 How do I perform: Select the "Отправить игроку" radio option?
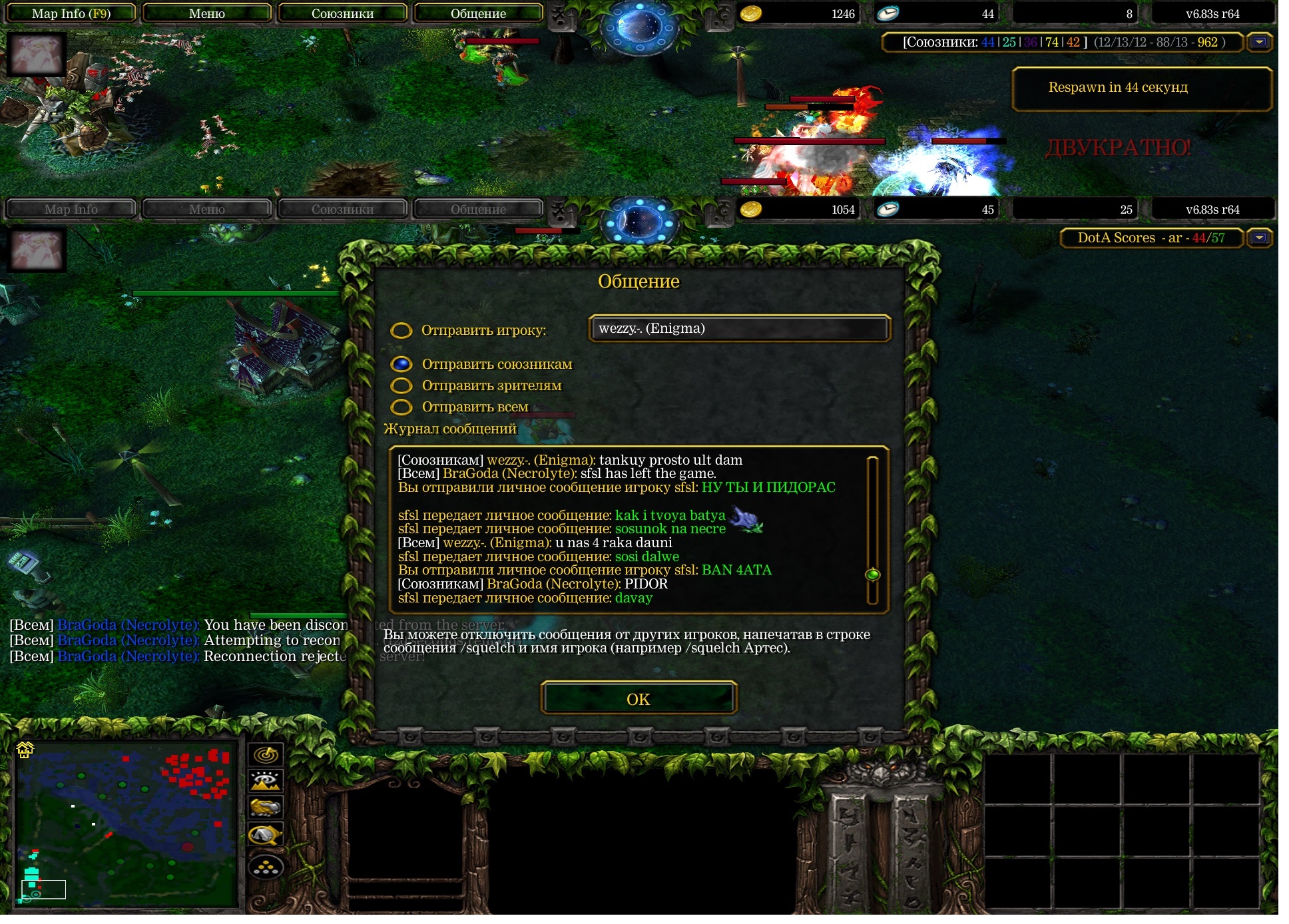[401, 331]
